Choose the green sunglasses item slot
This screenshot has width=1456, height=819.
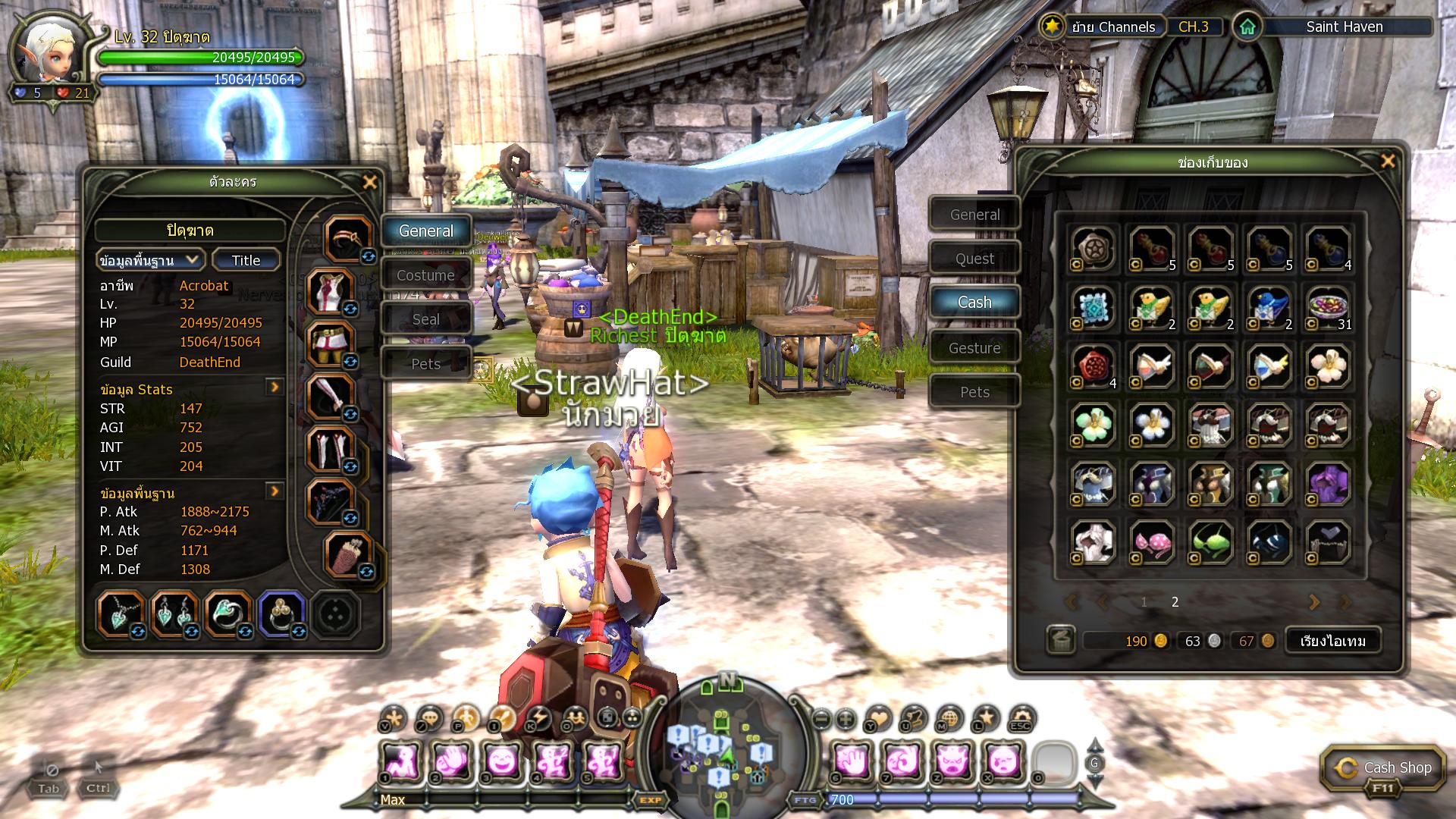pos(1210,542)
